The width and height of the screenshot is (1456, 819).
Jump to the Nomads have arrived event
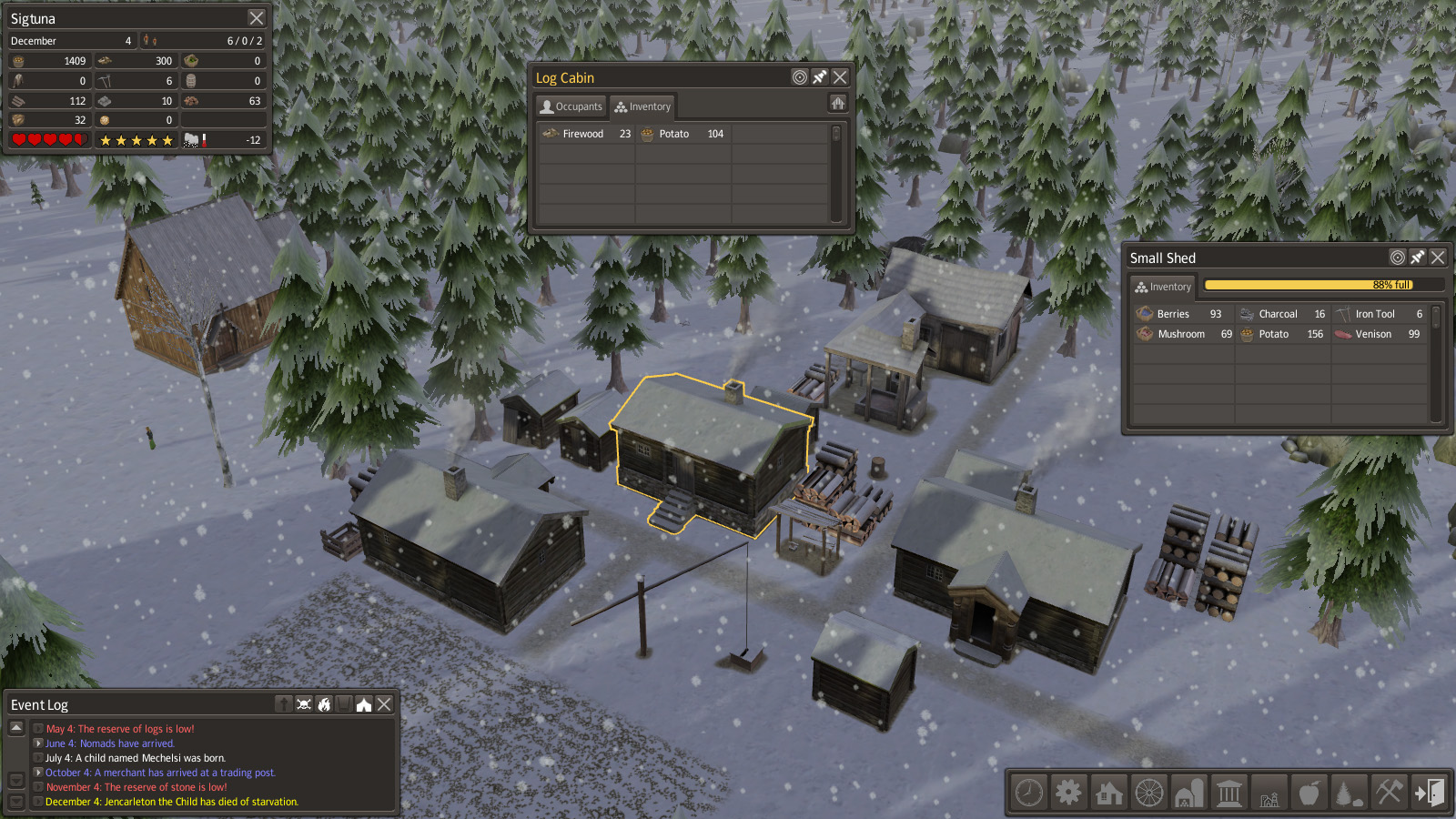point(38,743)
